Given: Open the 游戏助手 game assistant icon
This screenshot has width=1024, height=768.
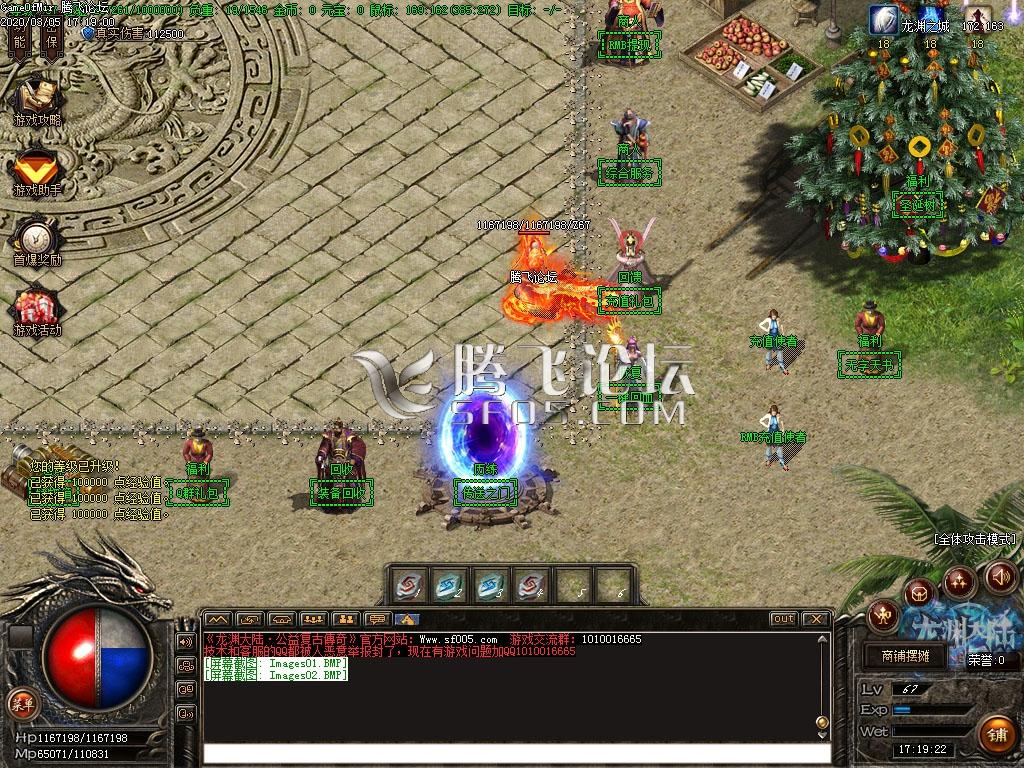Looking at the screenshot, I should [37, 169].
